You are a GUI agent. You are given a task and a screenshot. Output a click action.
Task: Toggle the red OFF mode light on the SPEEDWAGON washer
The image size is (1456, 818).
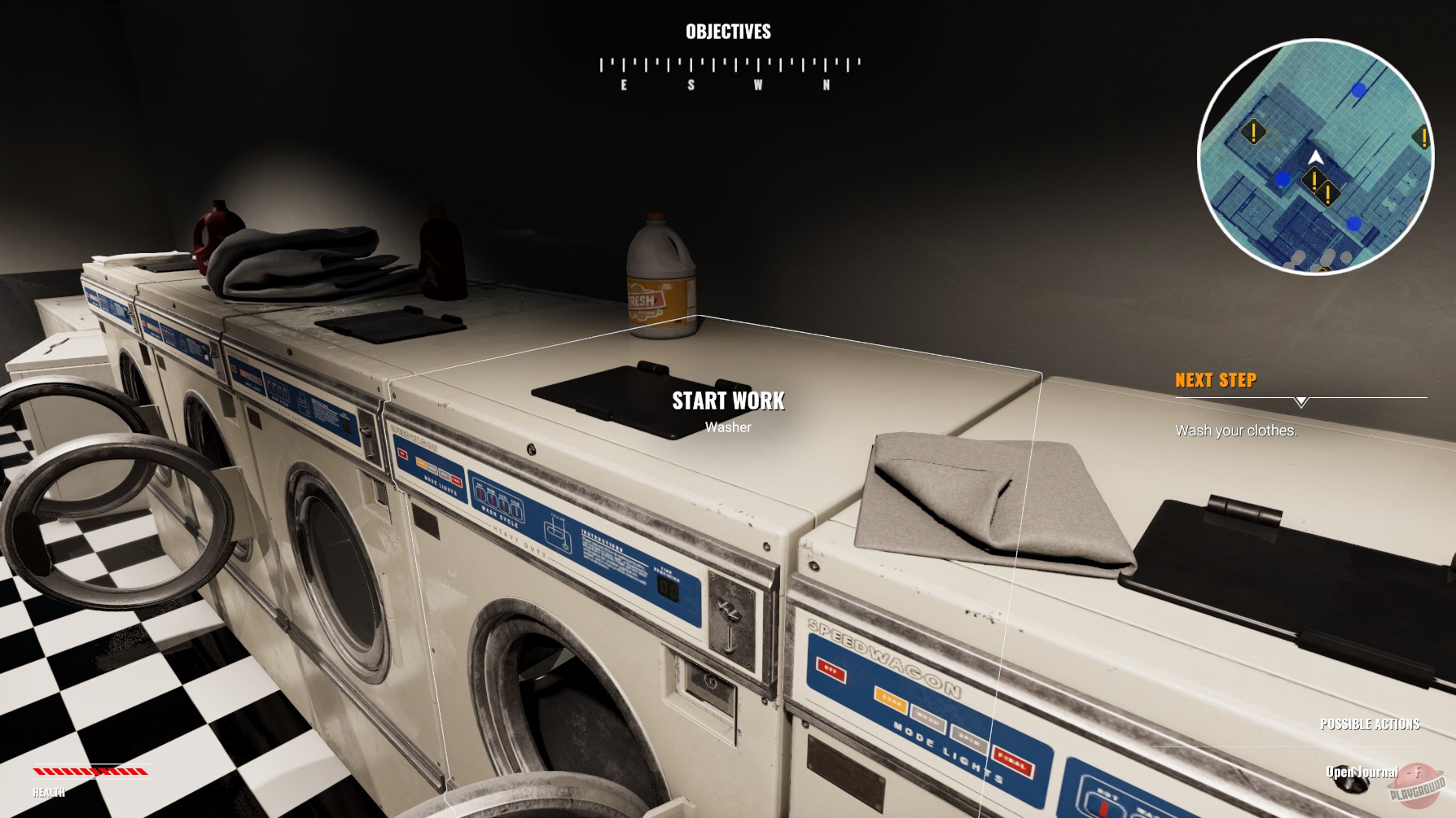(831, 670)
